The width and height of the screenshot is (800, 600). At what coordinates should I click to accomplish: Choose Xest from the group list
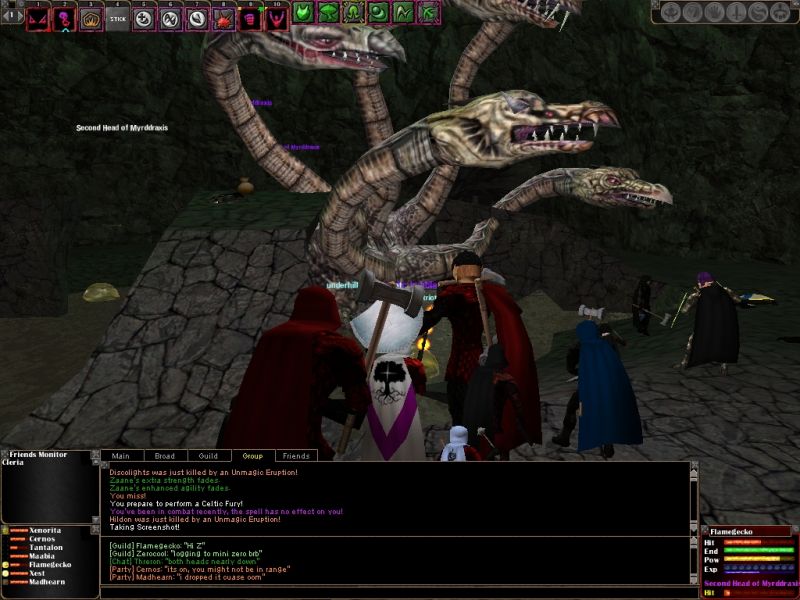coord(38,574)
